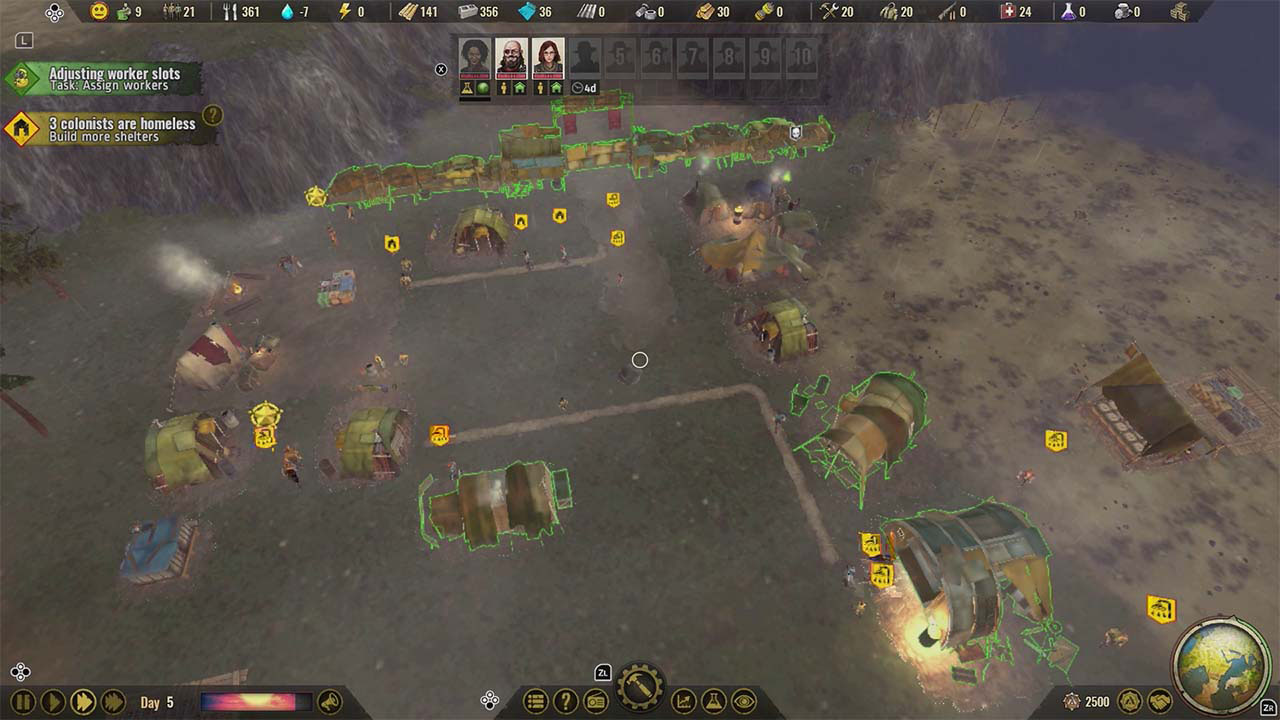
Task: Select the empty specialist slot 4
Action: coord(583,57)
